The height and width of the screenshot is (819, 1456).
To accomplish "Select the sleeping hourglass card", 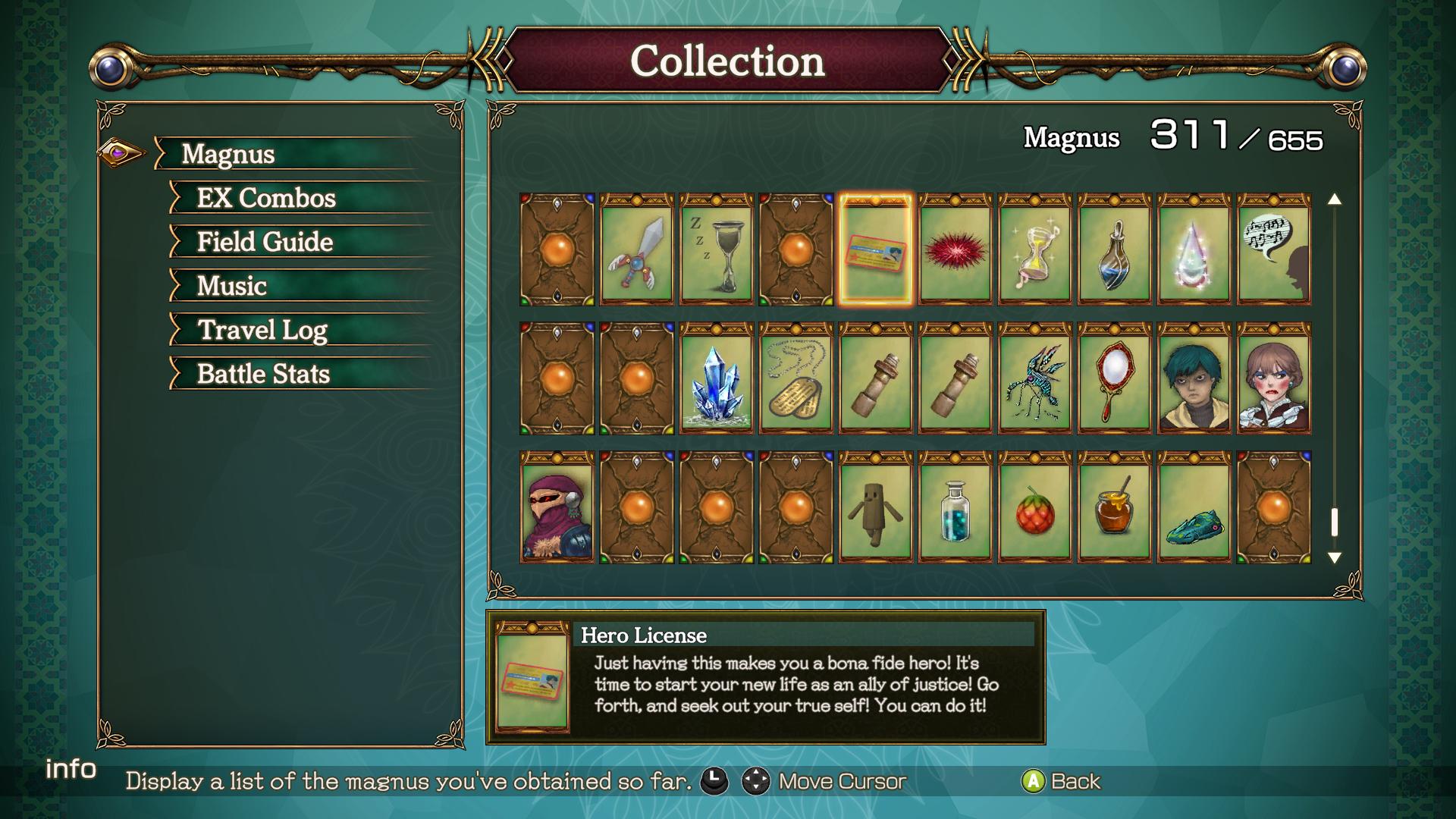I will pos(716,249).
